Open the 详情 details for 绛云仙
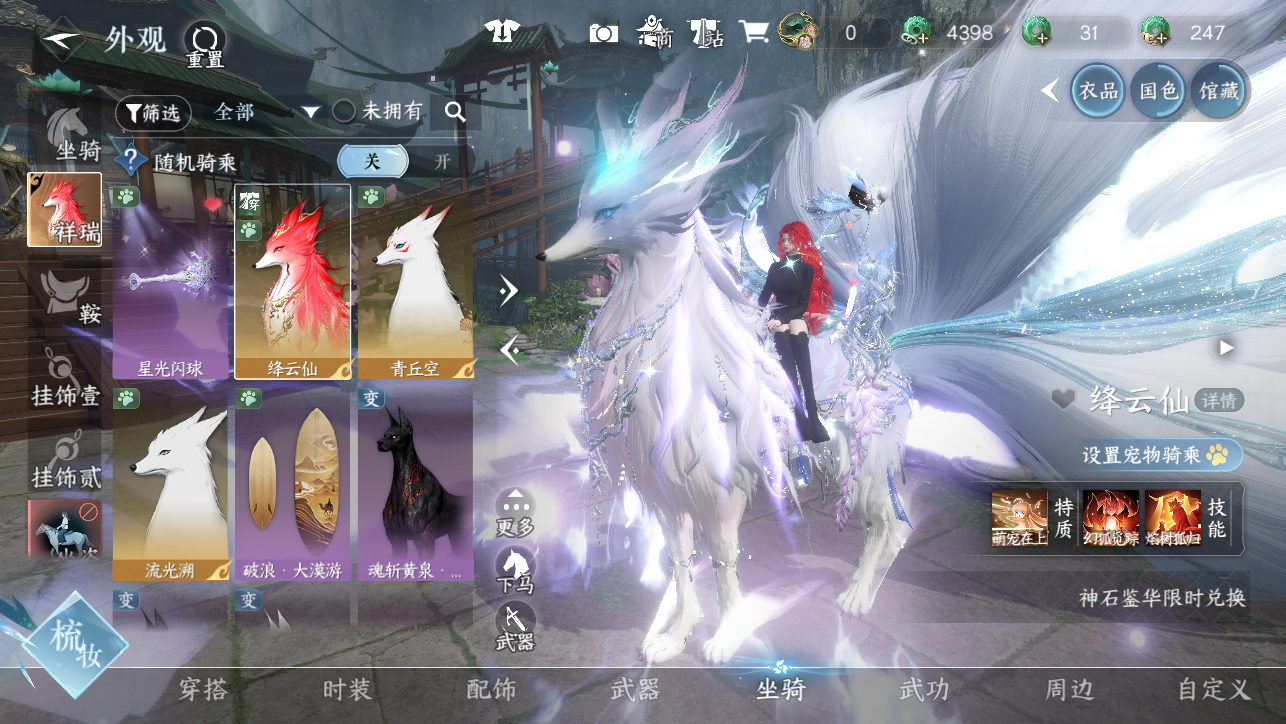 [x=1220, y=401]
